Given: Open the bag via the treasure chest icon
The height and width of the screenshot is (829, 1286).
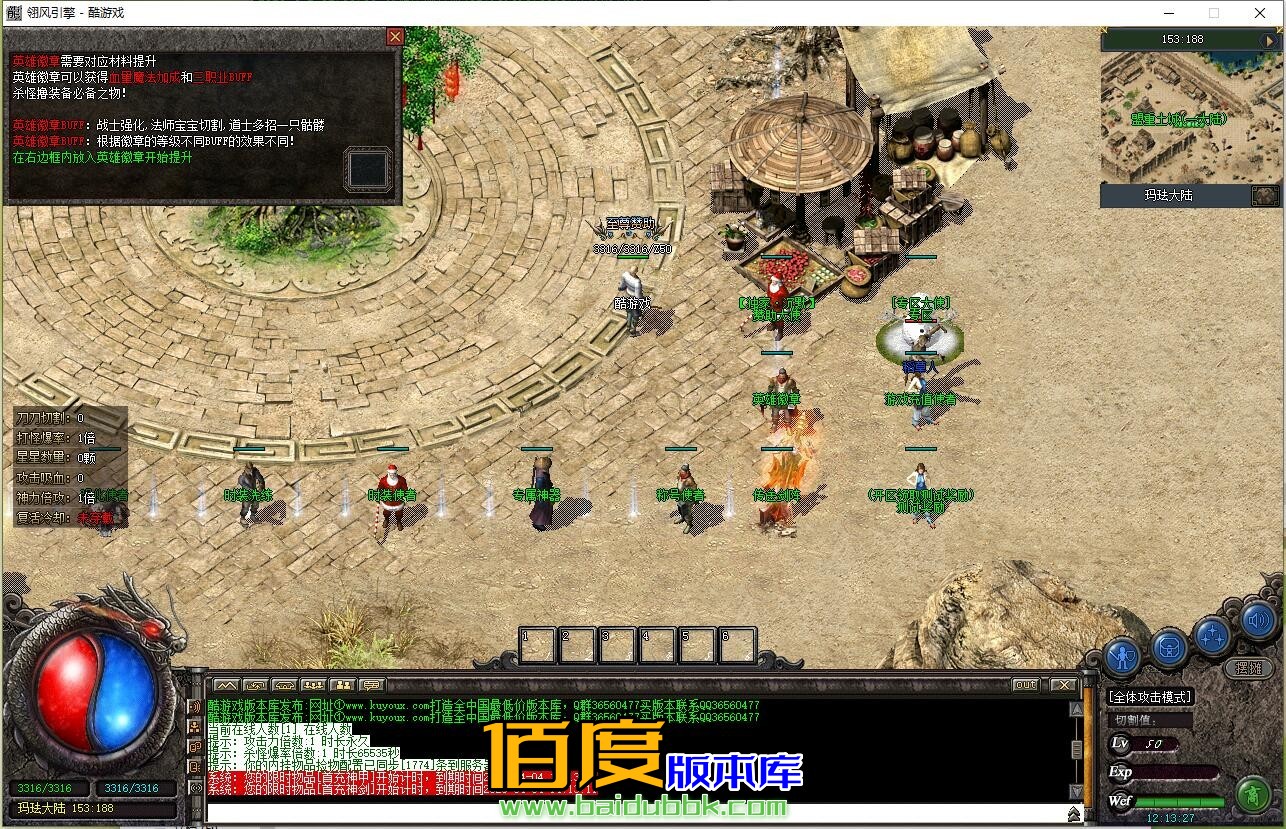Looking at the screenshot, I should coord(1168,648).
